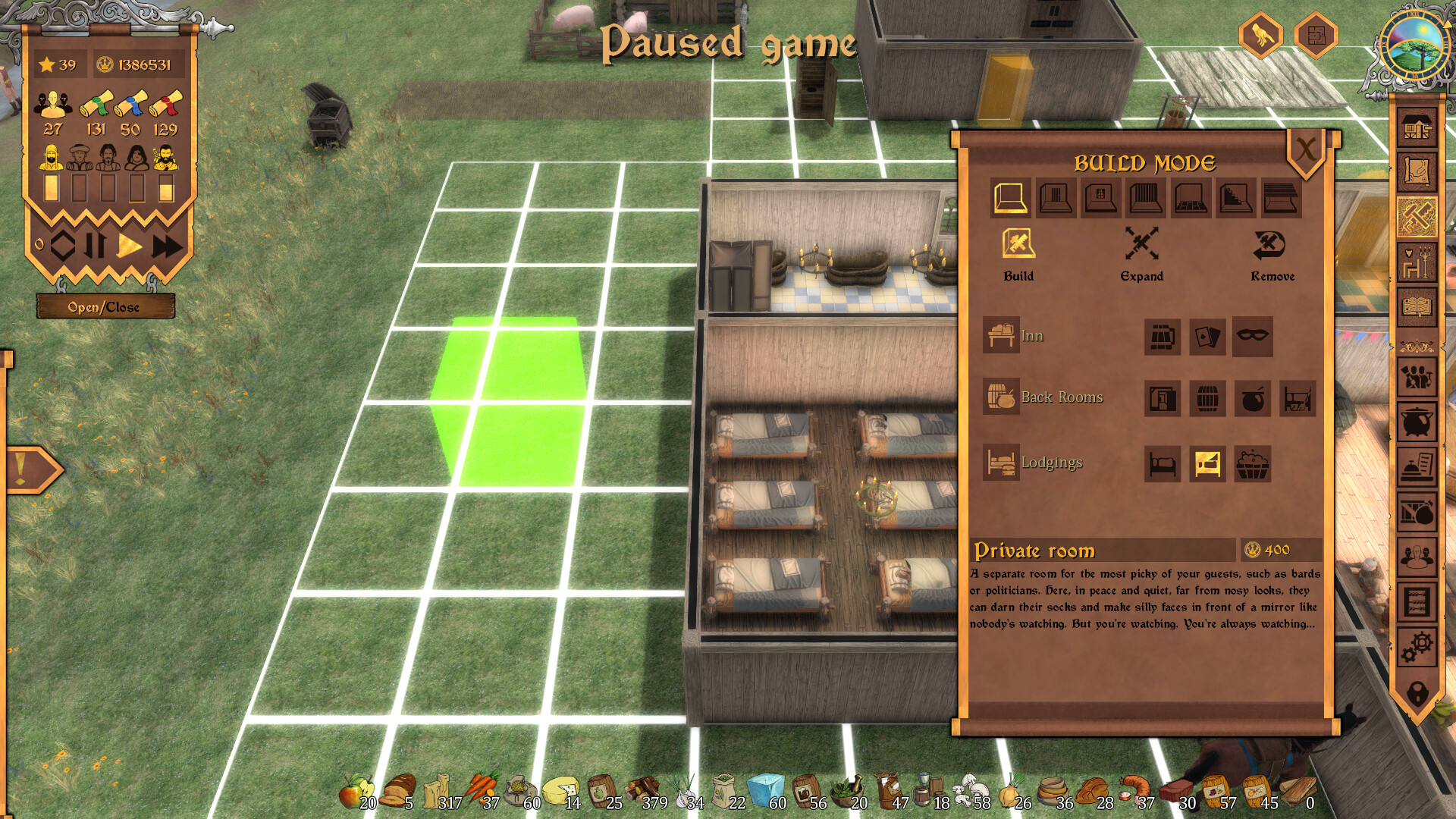Resume the game with the play button
The height and width of the screenshot is (819, 1456).
[130, 244]
